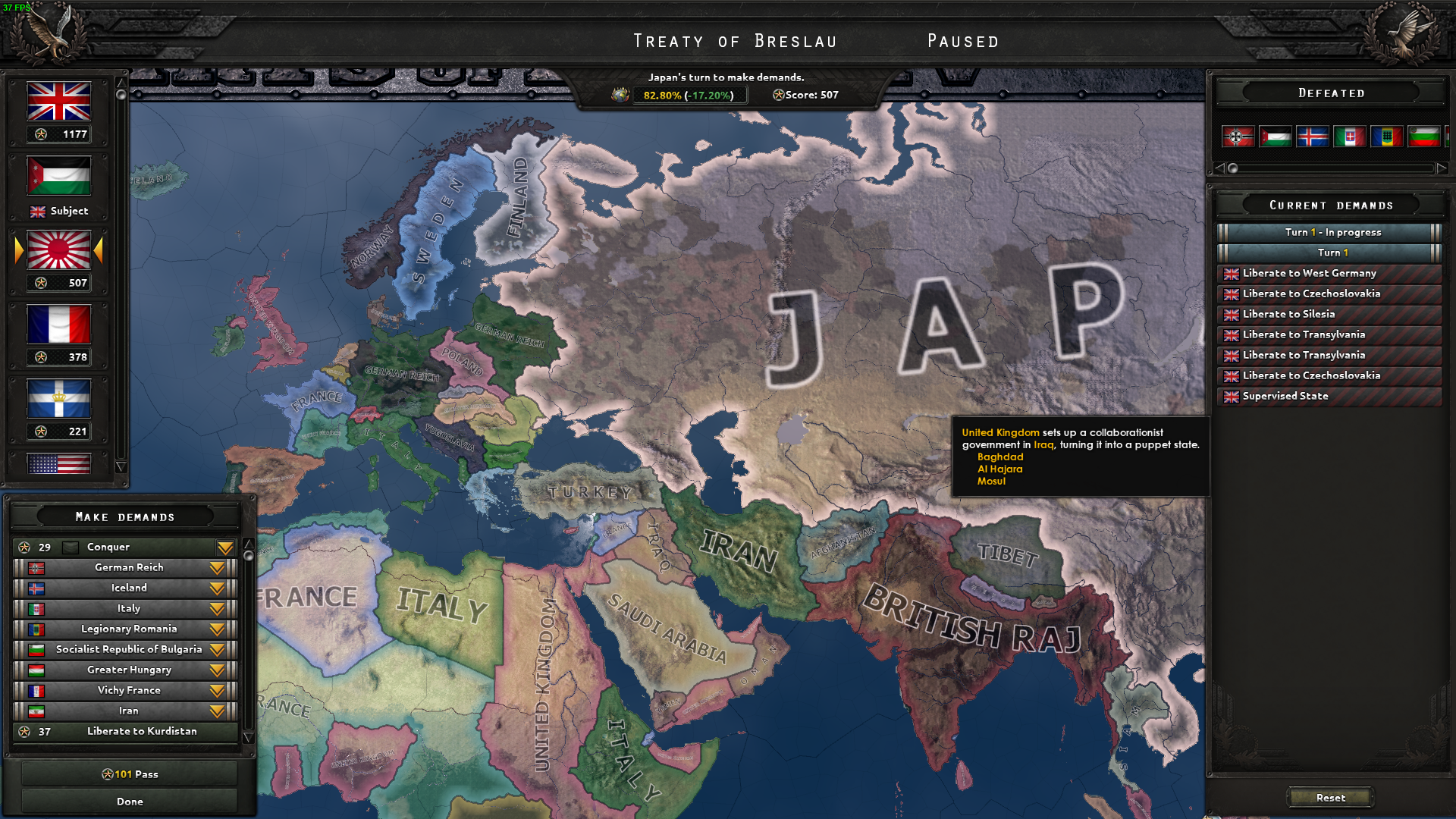Viewport: 1456px width, 819px height.
Task: Expand the Socialist Republic of Bulgaria dropdown
Action: coord(218,649)
